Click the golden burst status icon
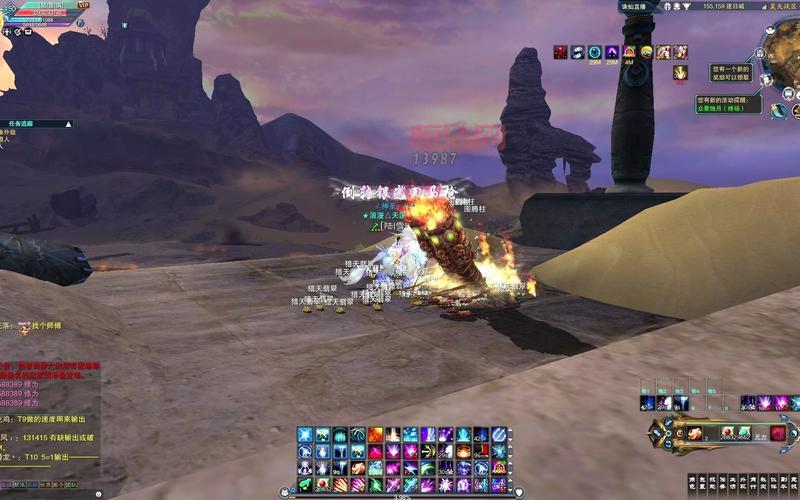The image size is (800, 500). [680, 73]
